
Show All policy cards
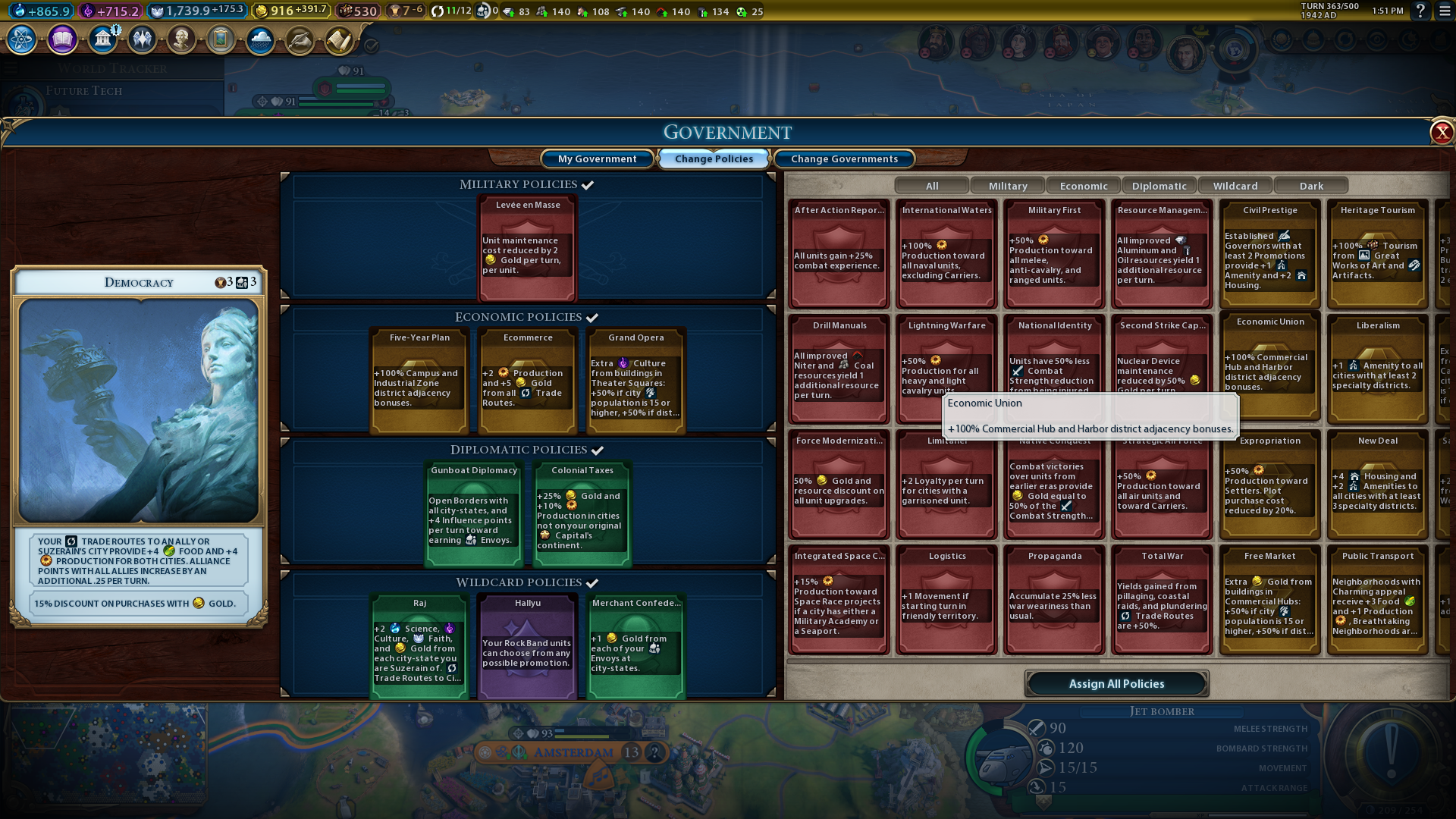[x=932, y=186]
